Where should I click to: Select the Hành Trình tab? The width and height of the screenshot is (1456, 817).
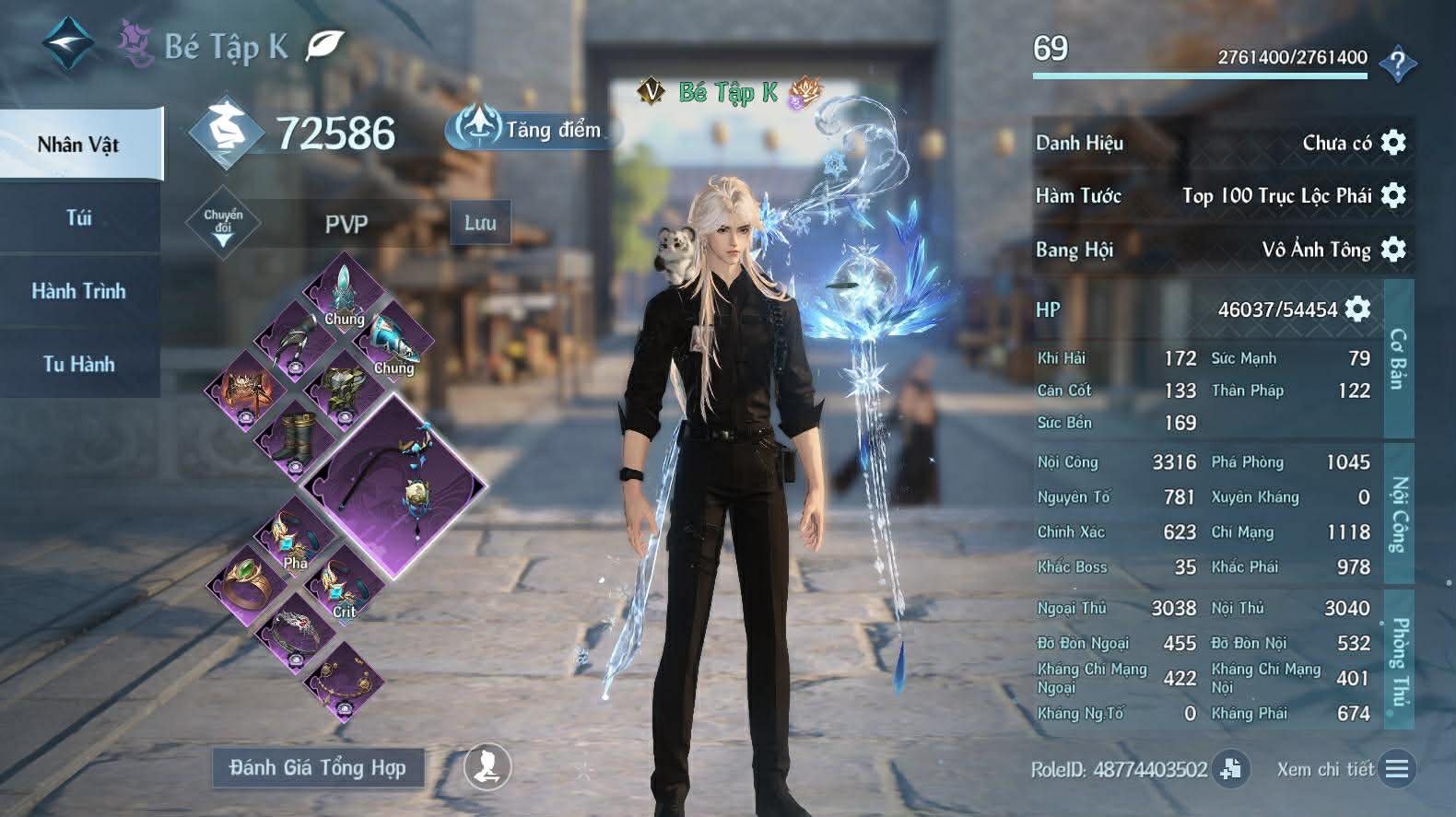79,291
